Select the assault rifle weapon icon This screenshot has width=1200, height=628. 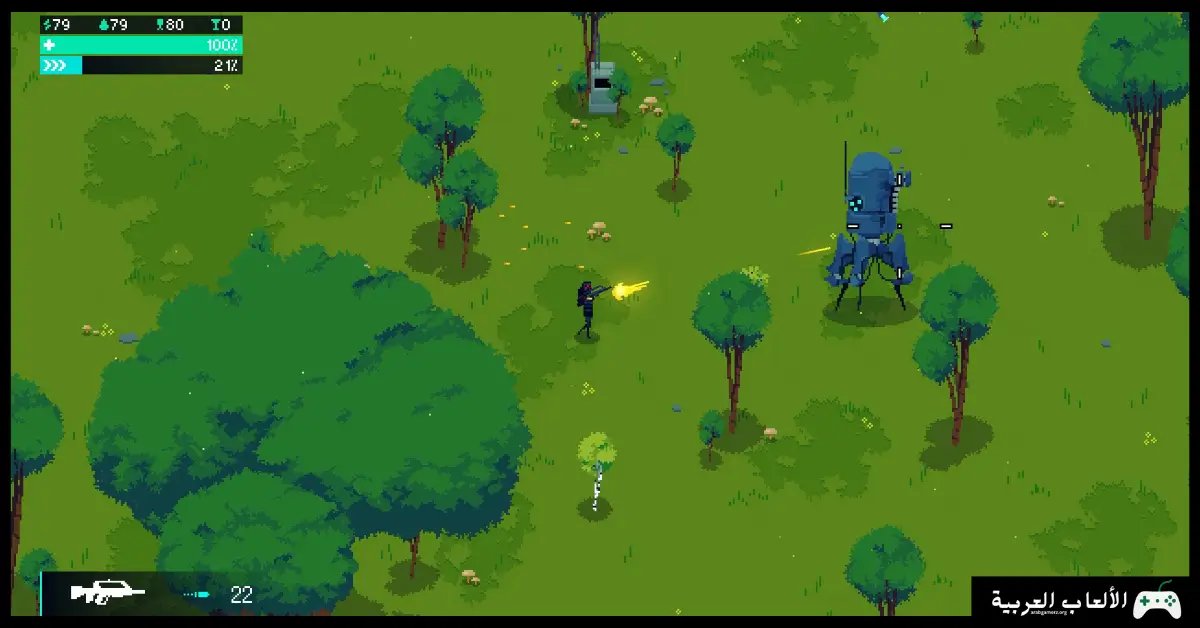(107, 593)
